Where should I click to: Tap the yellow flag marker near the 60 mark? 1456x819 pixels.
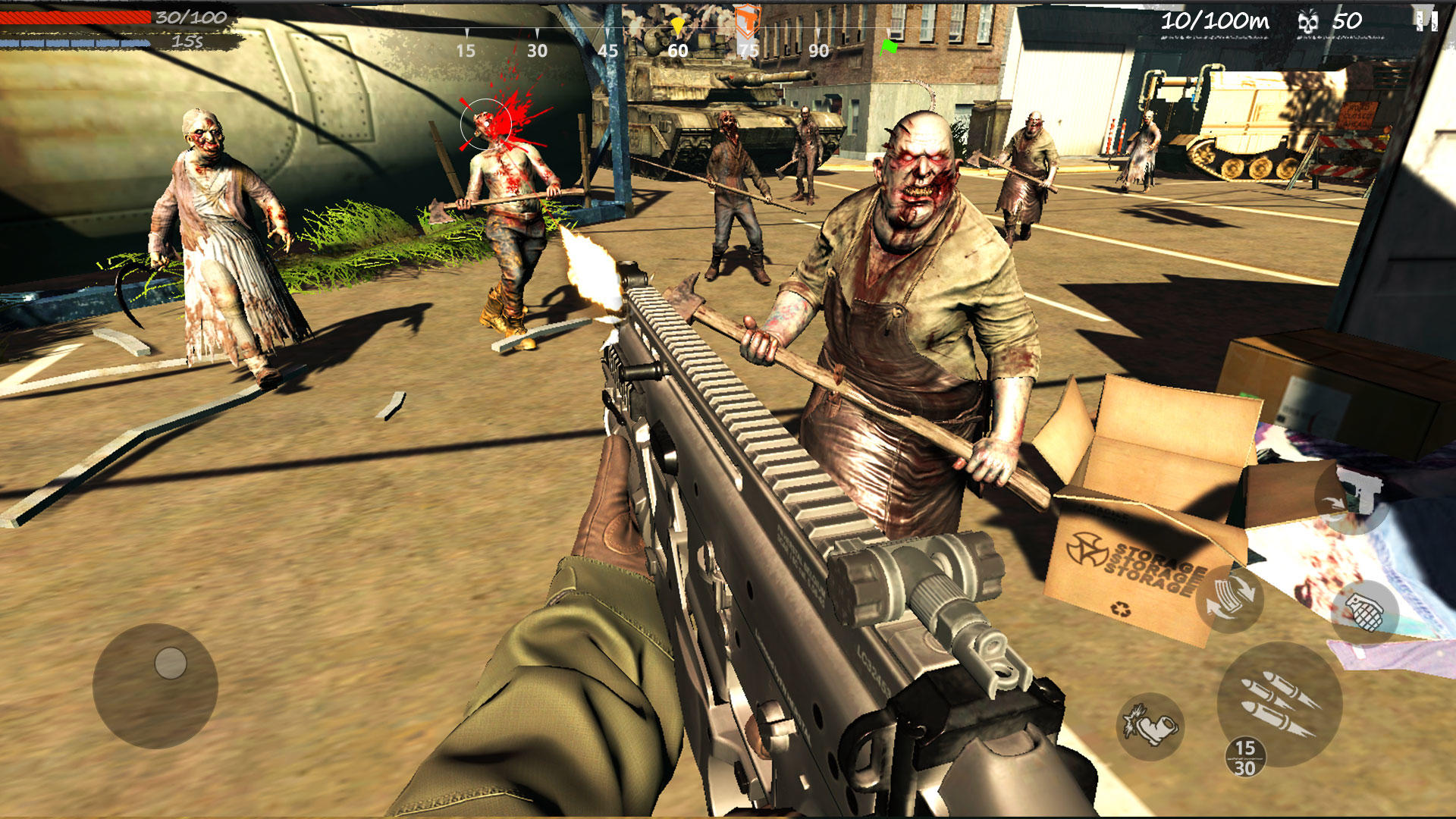tap(677, 25)
